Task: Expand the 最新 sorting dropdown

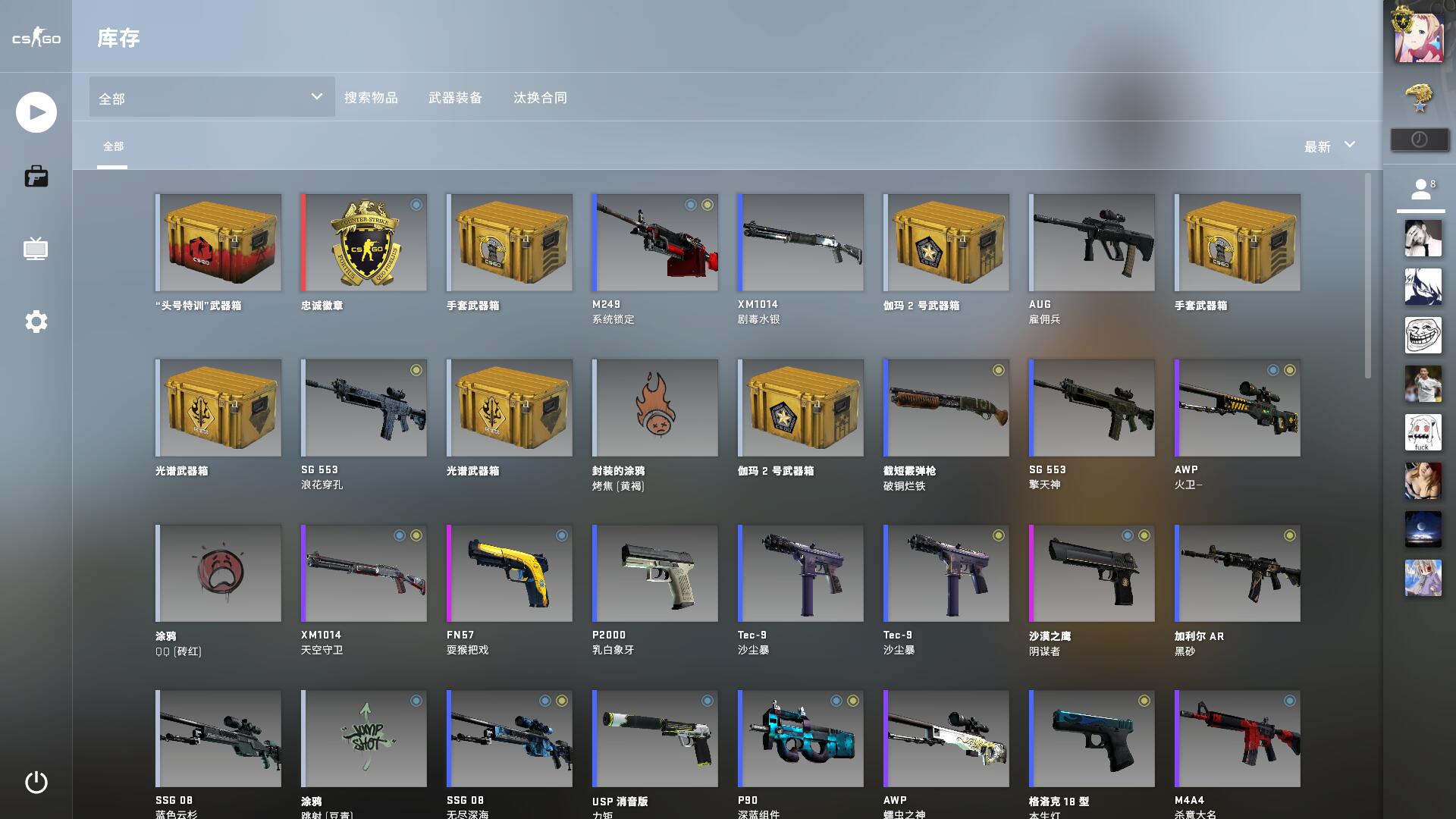Action: [1327, 146]
